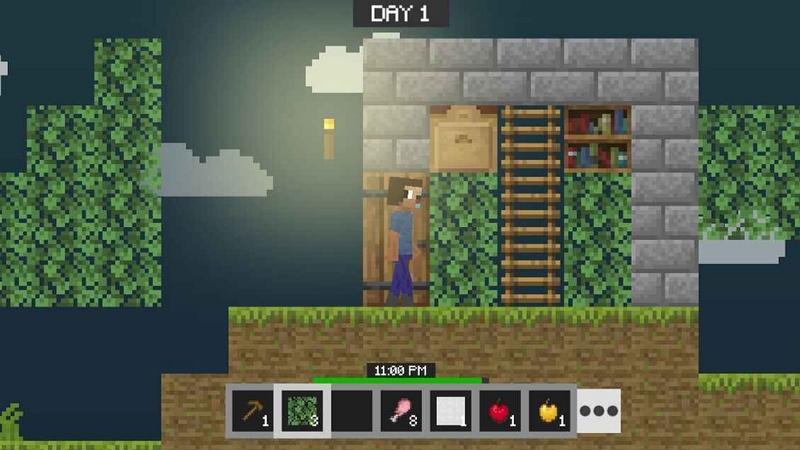Select the empty hotbar slot
Image resolution: width=800 pixels, height=450 pixels.
pyautogui.click(x=349, y=411)
